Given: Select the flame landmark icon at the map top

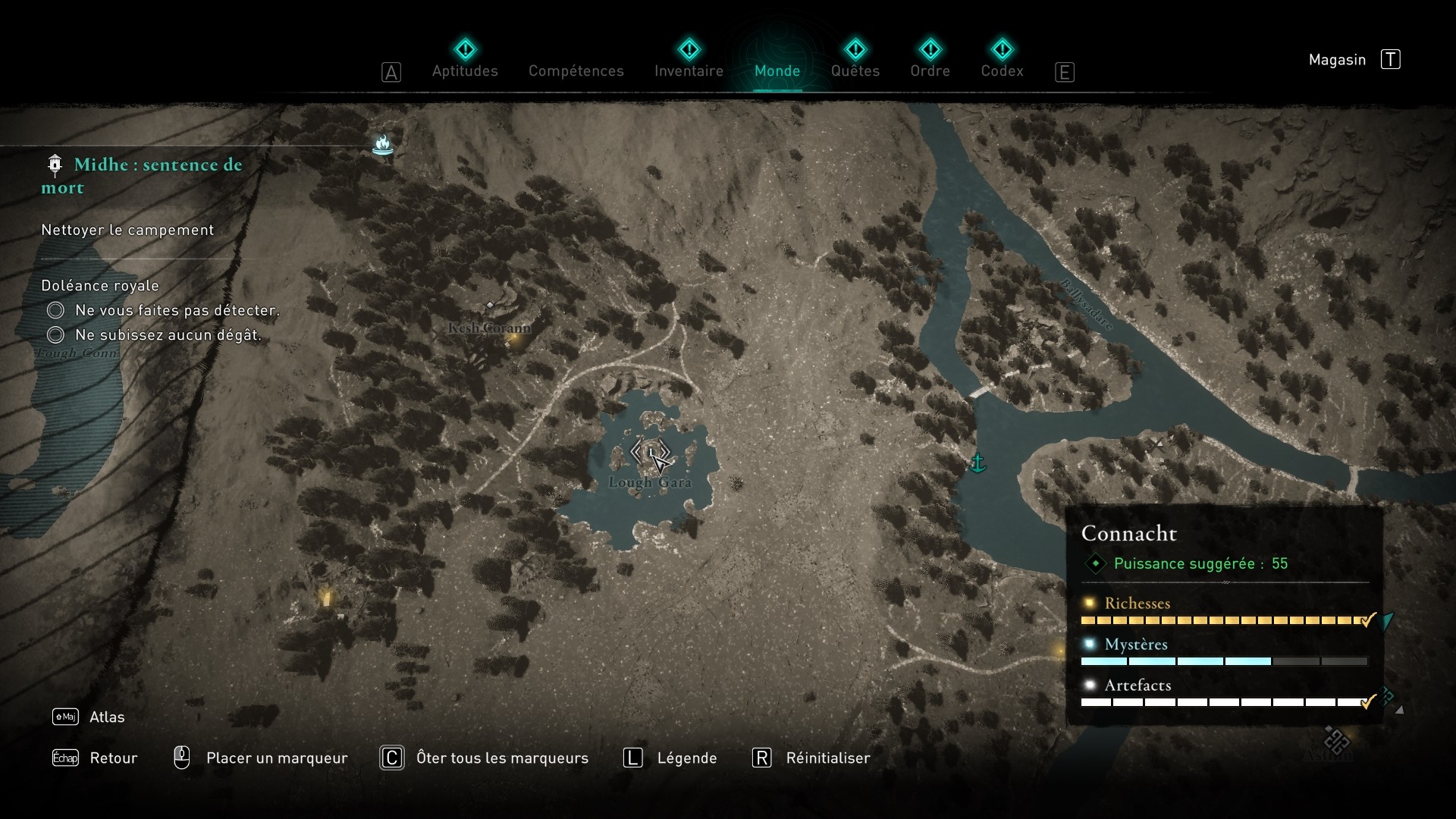Looking at the screenshot, I should tap(382, 144).
